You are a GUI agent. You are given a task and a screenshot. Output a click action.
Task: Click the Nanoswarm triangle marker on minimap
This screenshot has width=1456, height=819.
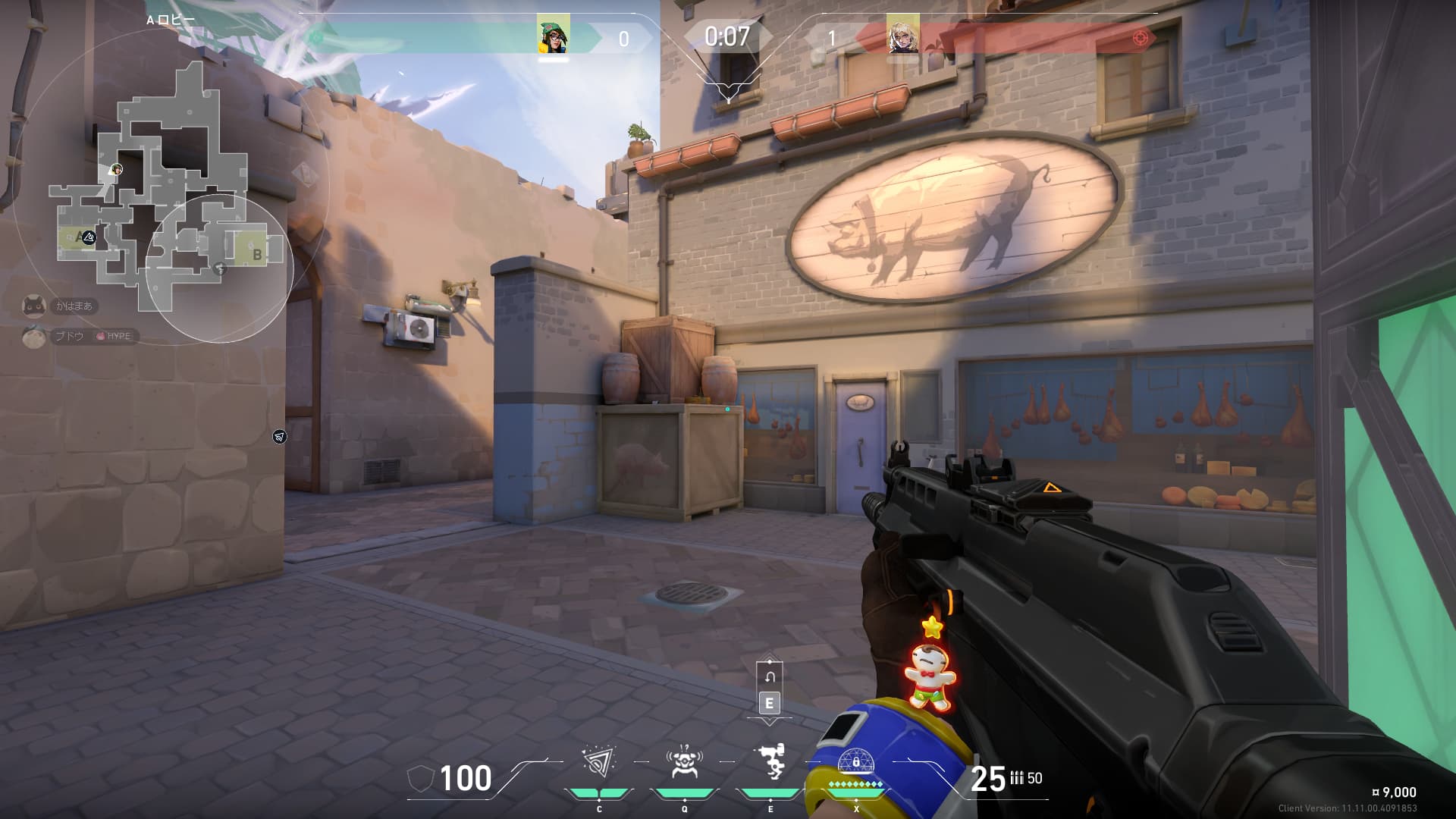coord(89,237)
